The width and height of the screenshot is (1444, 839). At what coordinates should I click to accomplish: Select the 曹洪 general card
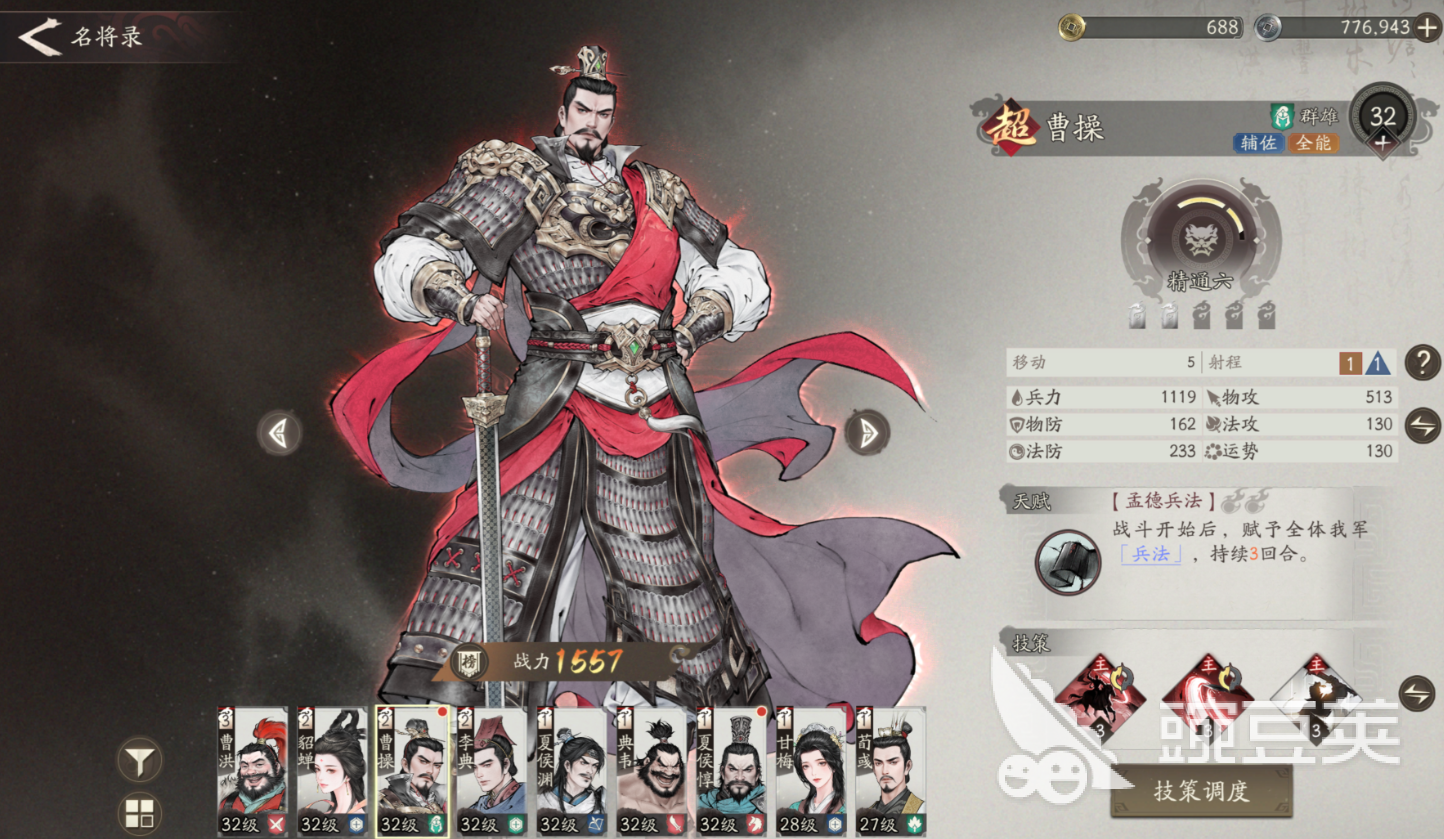[x=253, y=770]
